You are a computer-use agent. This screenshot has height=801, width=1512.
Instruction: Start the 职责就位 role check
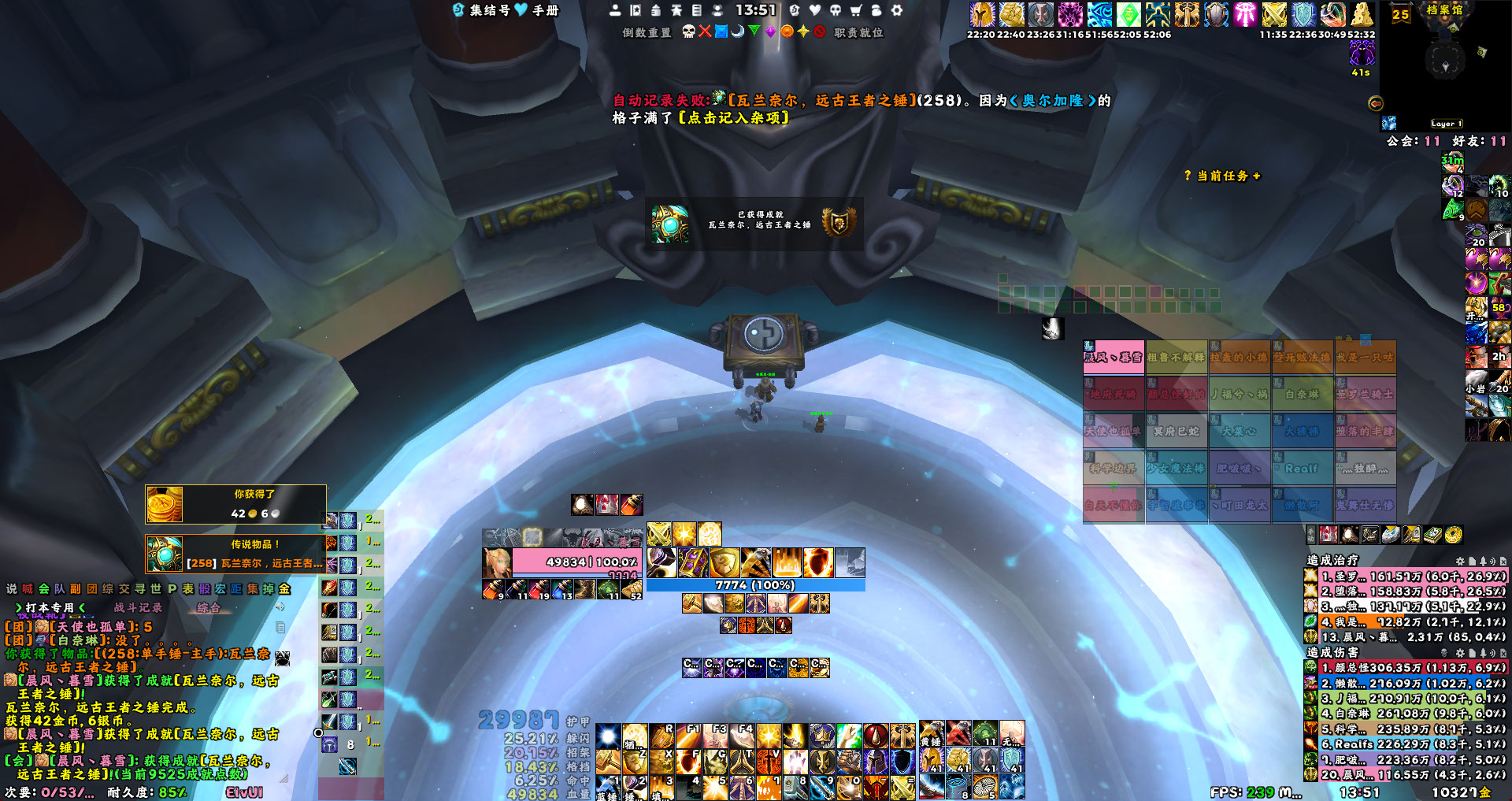(858, 32)
